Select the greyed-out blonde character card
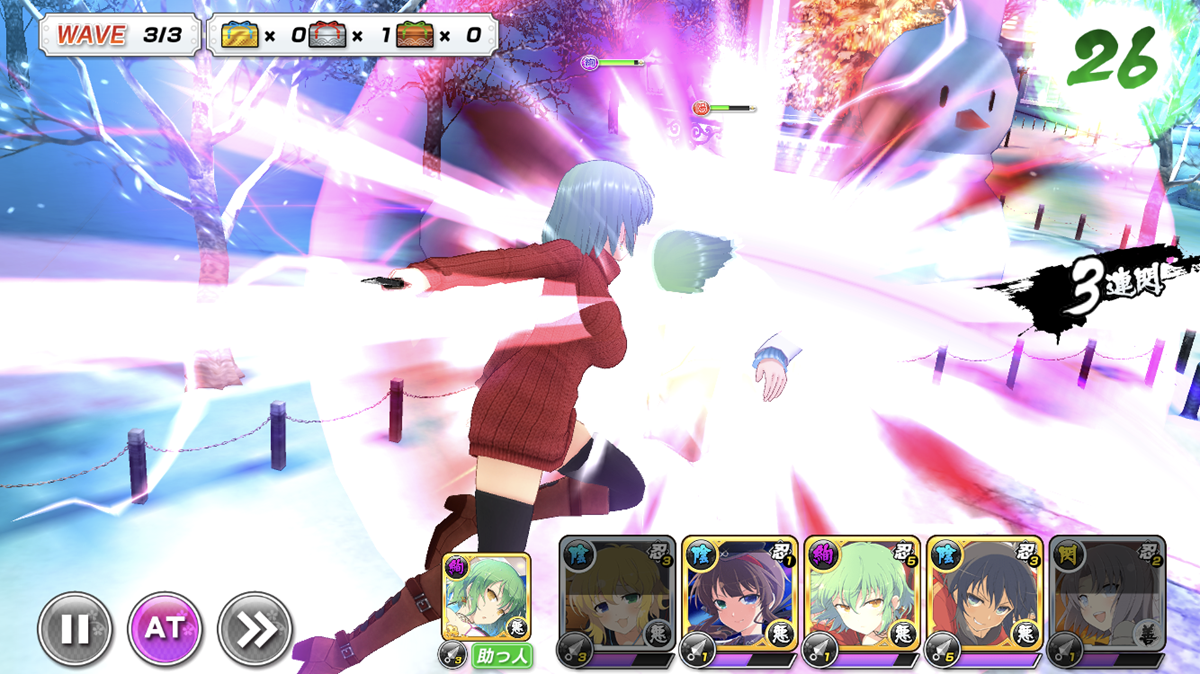 (617, 597)
